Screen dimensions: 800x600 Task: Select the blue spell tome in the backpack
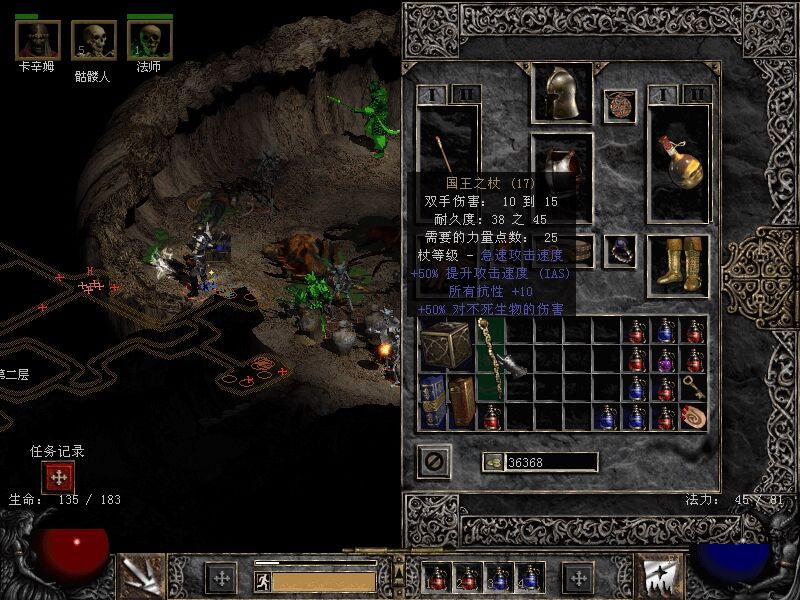coord(432,402)
